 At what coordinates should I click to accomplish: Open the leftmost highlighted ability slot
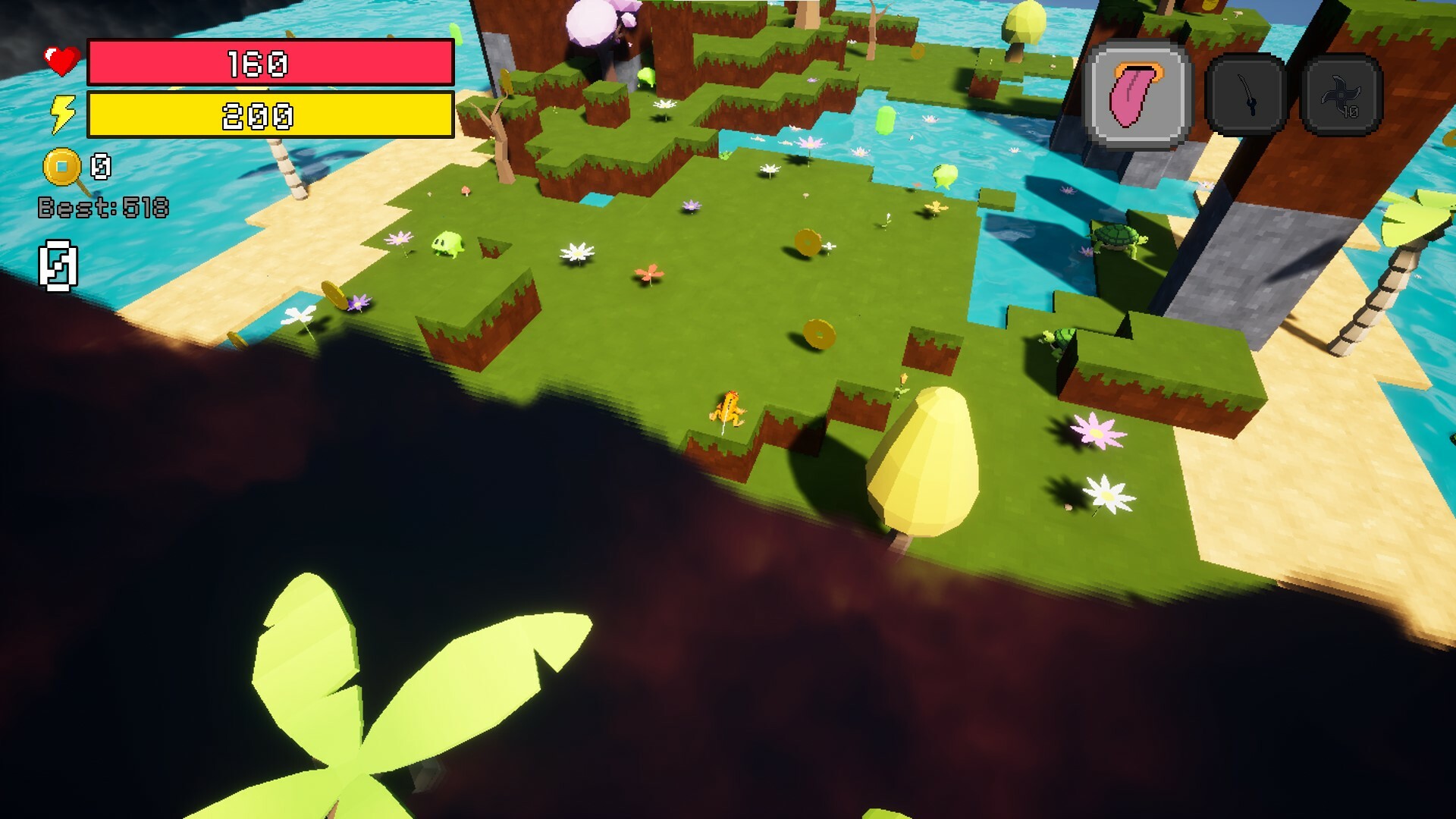pos(1134,95)
